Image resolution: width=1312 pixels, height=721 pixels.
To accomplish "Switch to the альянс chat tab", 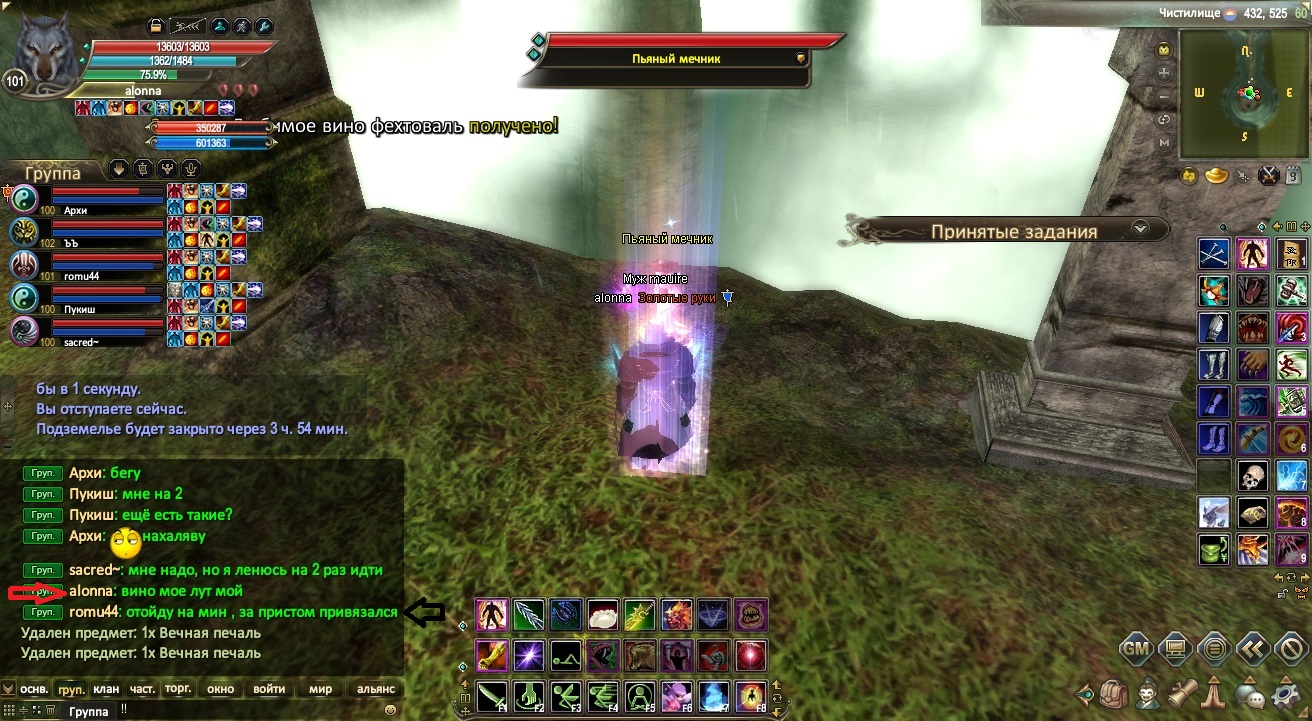I will [x=376, y=689].
